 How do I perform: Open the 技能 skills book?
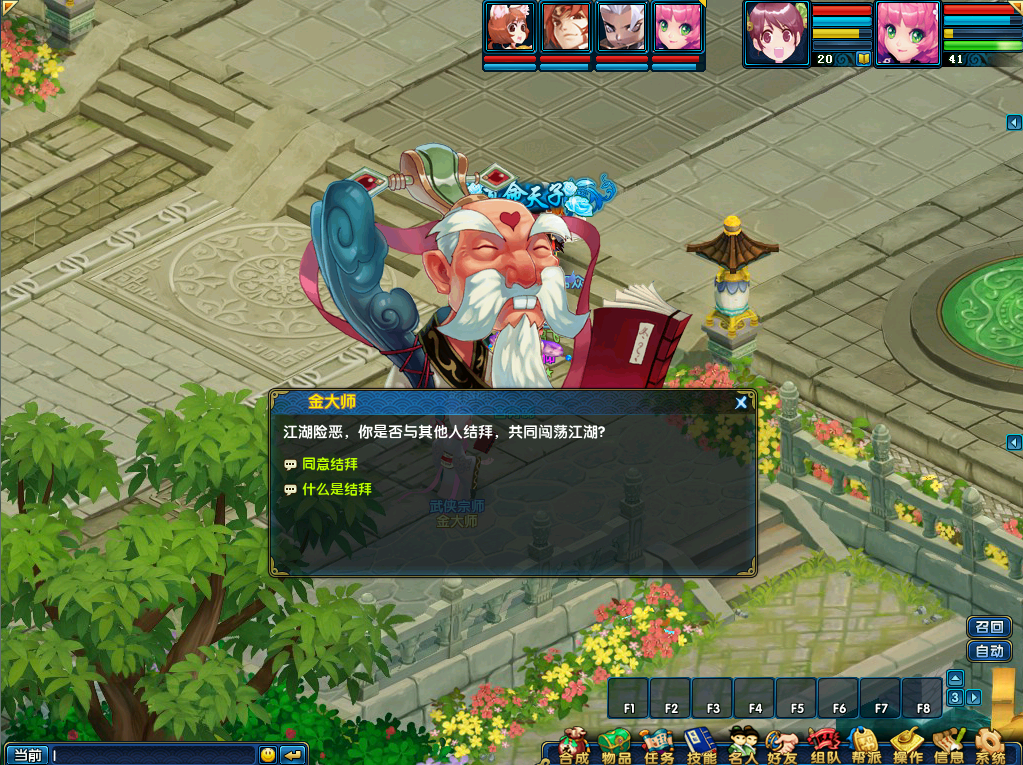pyautogui.click(x=700, y=746)
